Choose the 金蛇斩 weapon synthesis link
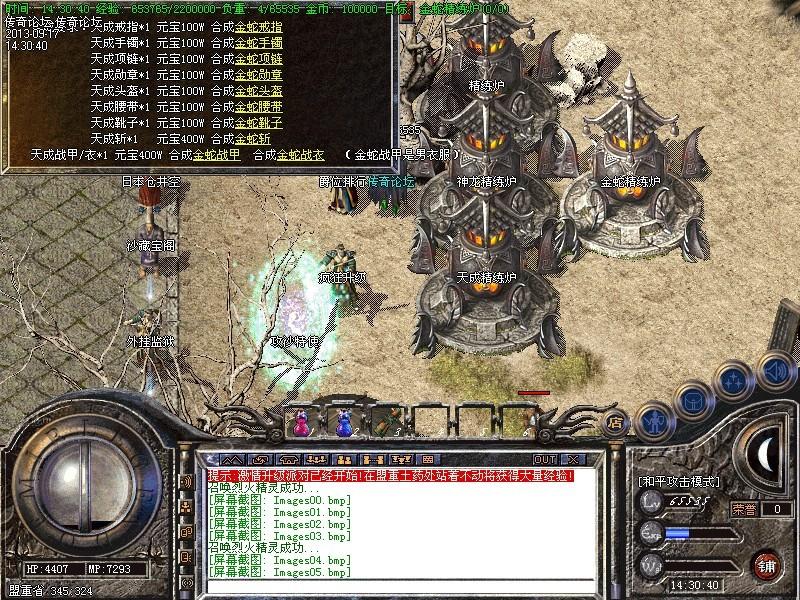The image size is (800, 600). point(253,139)
